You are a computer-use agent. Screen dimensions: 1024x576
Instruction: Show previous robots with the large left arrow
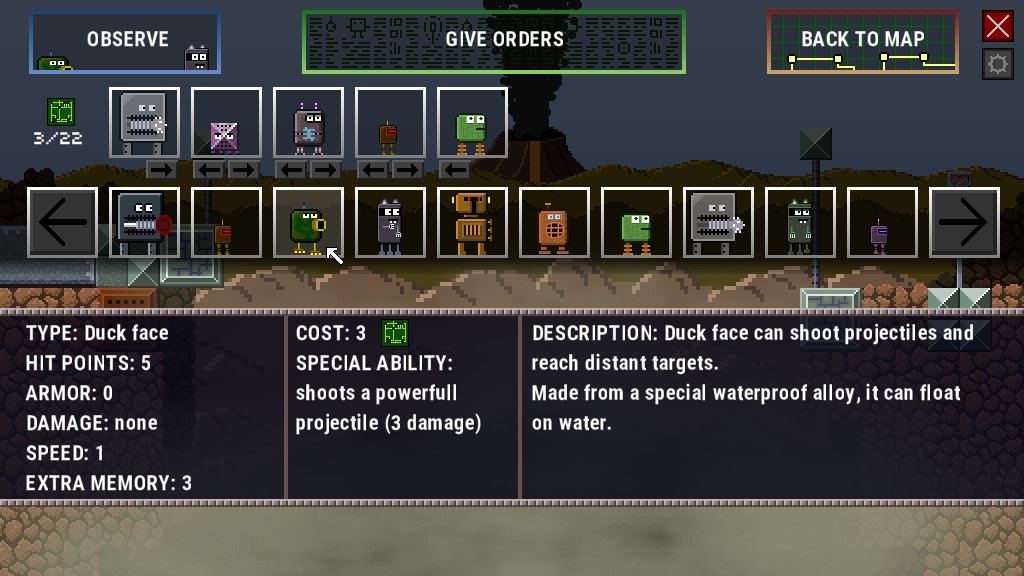pos(62,222)
